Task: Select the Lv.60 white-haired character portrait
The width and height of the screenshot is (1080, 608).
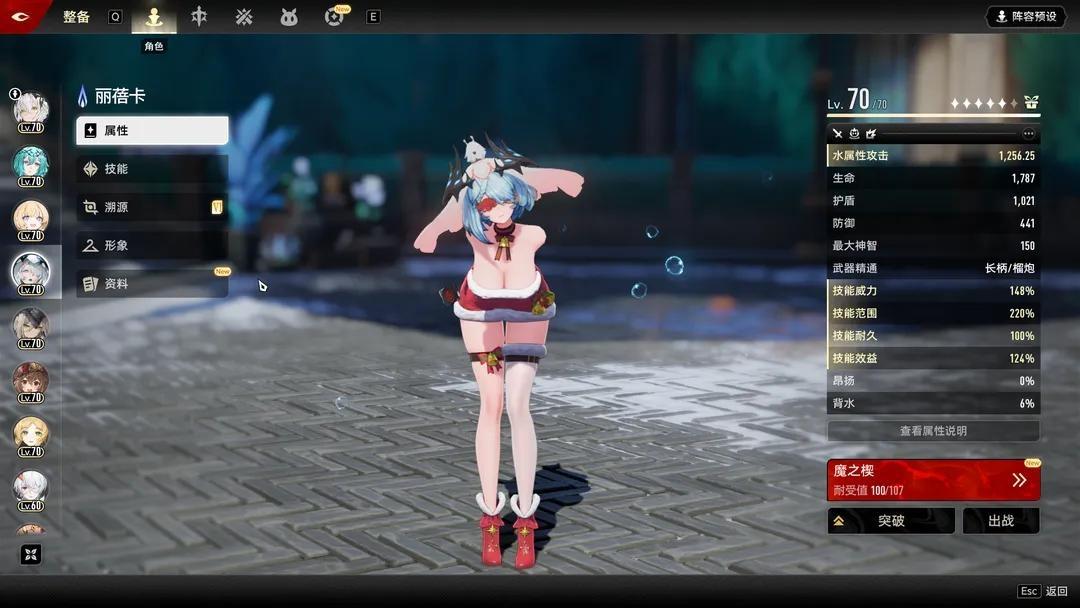Action: coord(30,488)
